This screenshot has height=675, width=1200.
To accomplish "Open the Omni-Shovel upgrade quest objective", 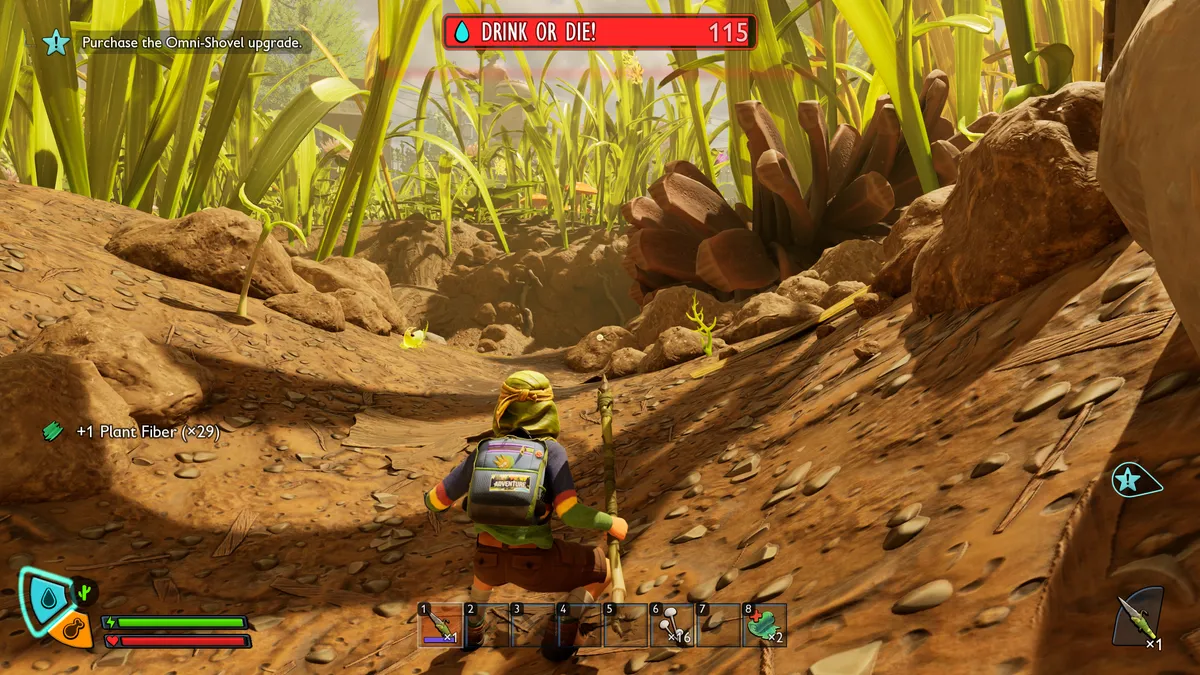I will (196, 43).
